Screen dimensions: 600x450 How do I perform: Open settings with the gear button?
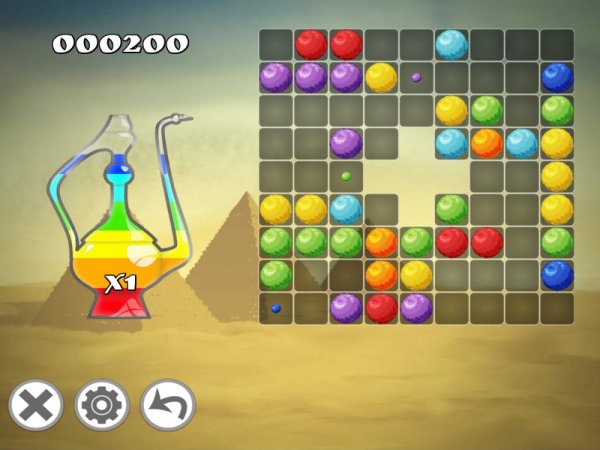tap(102, 406)
